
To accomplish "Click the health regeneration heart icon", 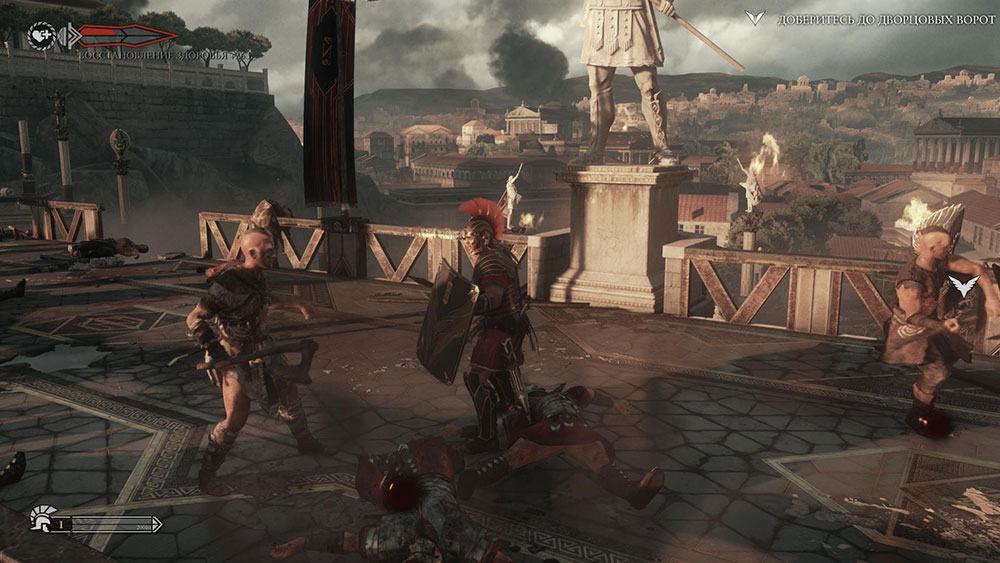I will [41, 35].
